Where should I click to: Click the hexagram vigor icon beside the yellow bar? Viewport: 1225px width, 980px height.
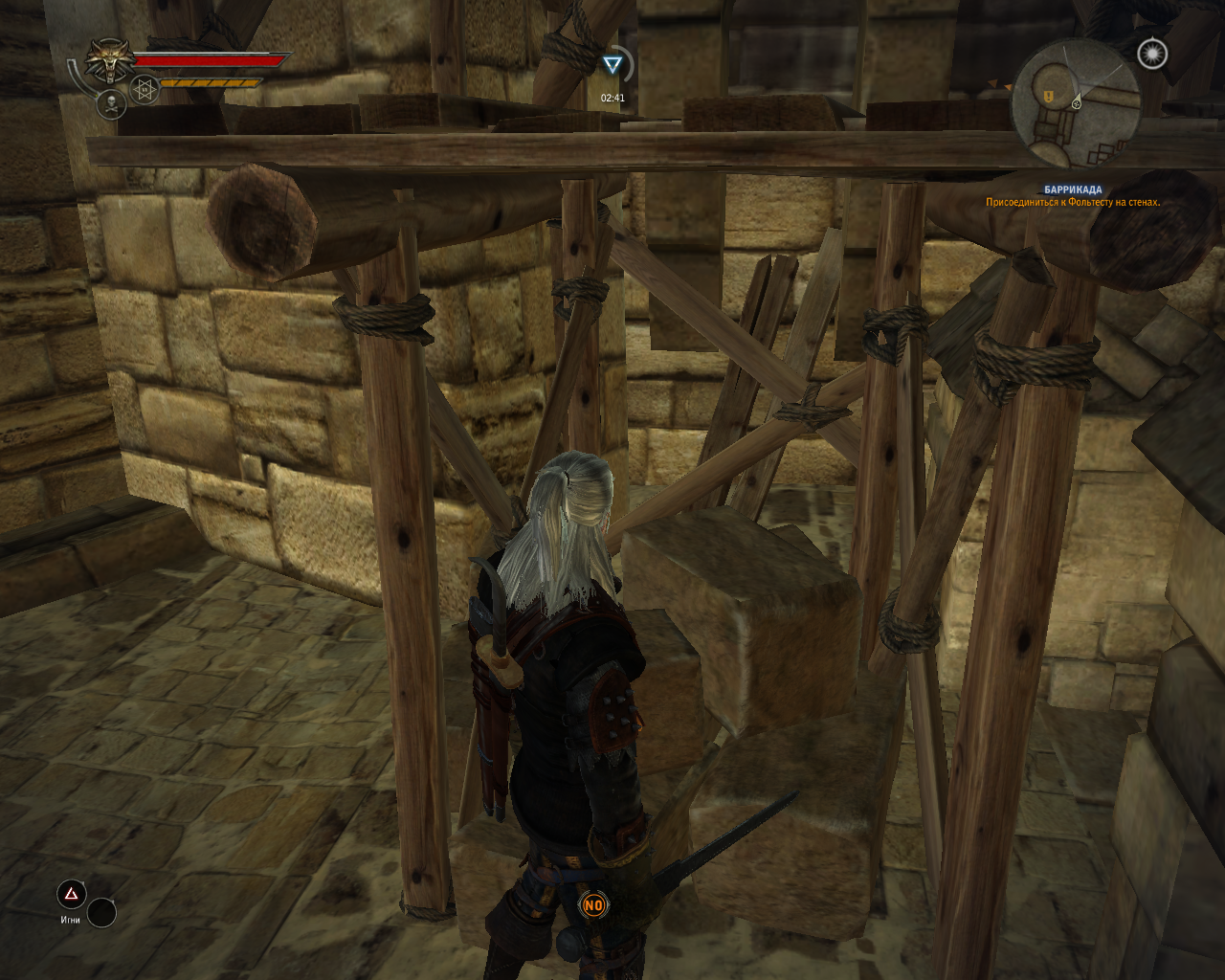point(143,88)
